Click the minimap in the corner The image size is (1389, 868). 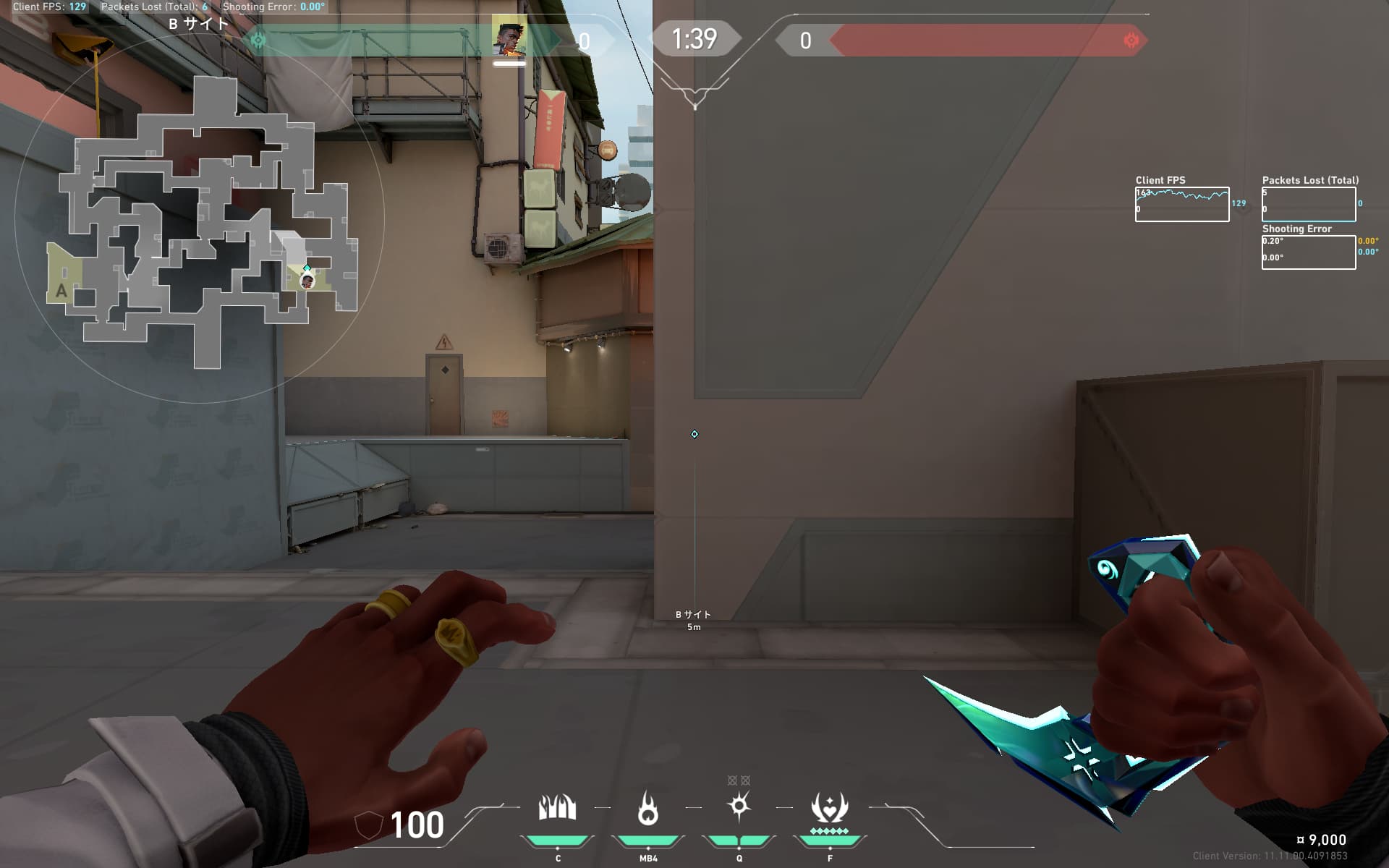[199, 217]
